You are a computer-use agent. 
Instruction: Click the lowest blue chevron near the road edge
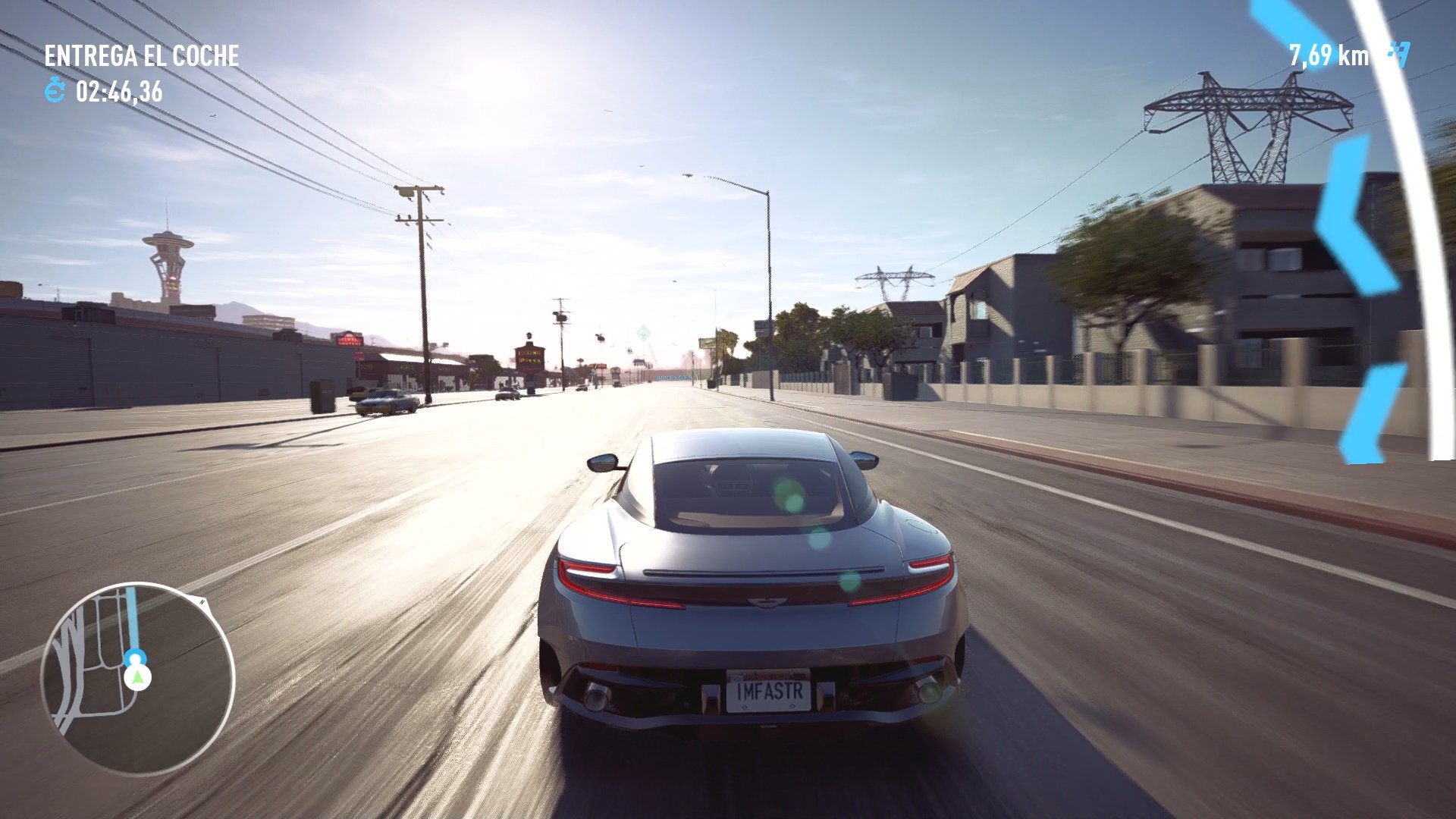click(x=1371, y=413)
